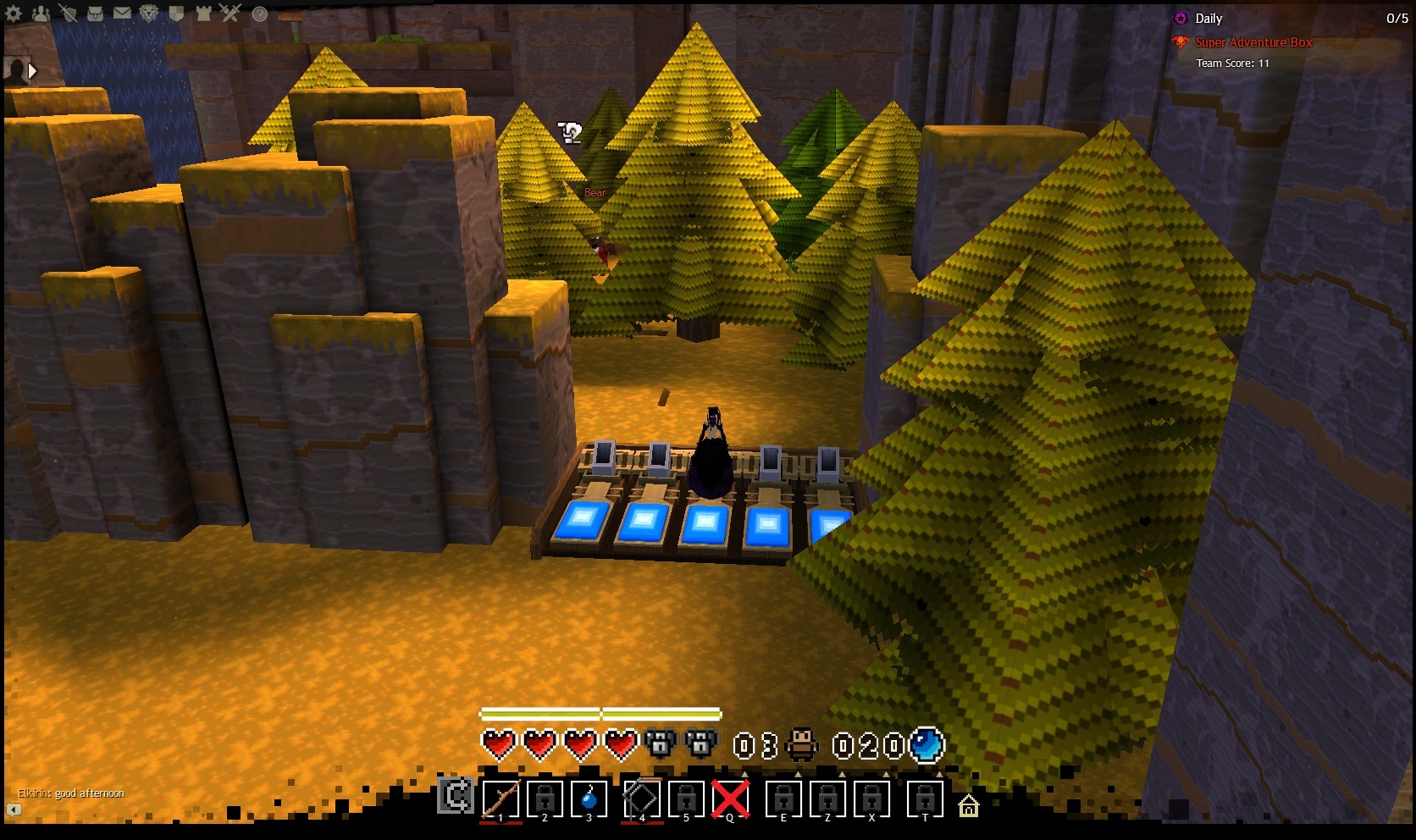Select the Daily objective tracker
The image size is (1416, 840).
click(1208, 19)
